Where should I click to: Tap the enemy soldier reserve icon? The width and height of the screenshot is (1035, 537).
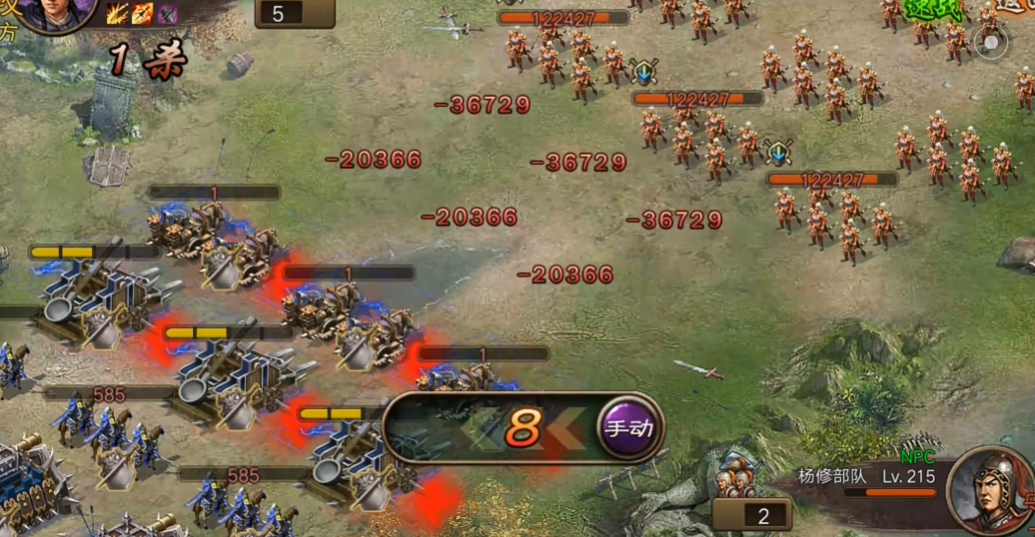tap(737, 480)
